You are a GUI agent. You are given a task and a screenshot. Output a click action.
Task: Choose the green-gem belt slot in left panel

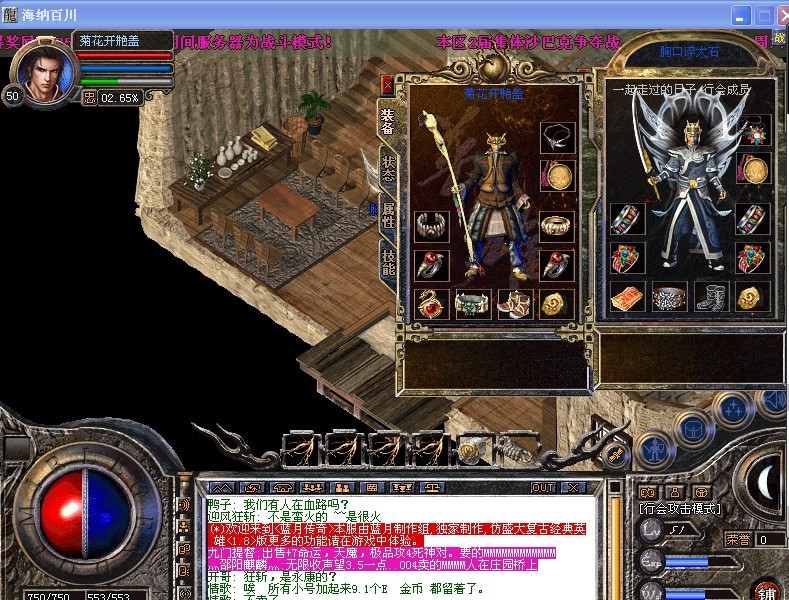[x=472, y=303]
